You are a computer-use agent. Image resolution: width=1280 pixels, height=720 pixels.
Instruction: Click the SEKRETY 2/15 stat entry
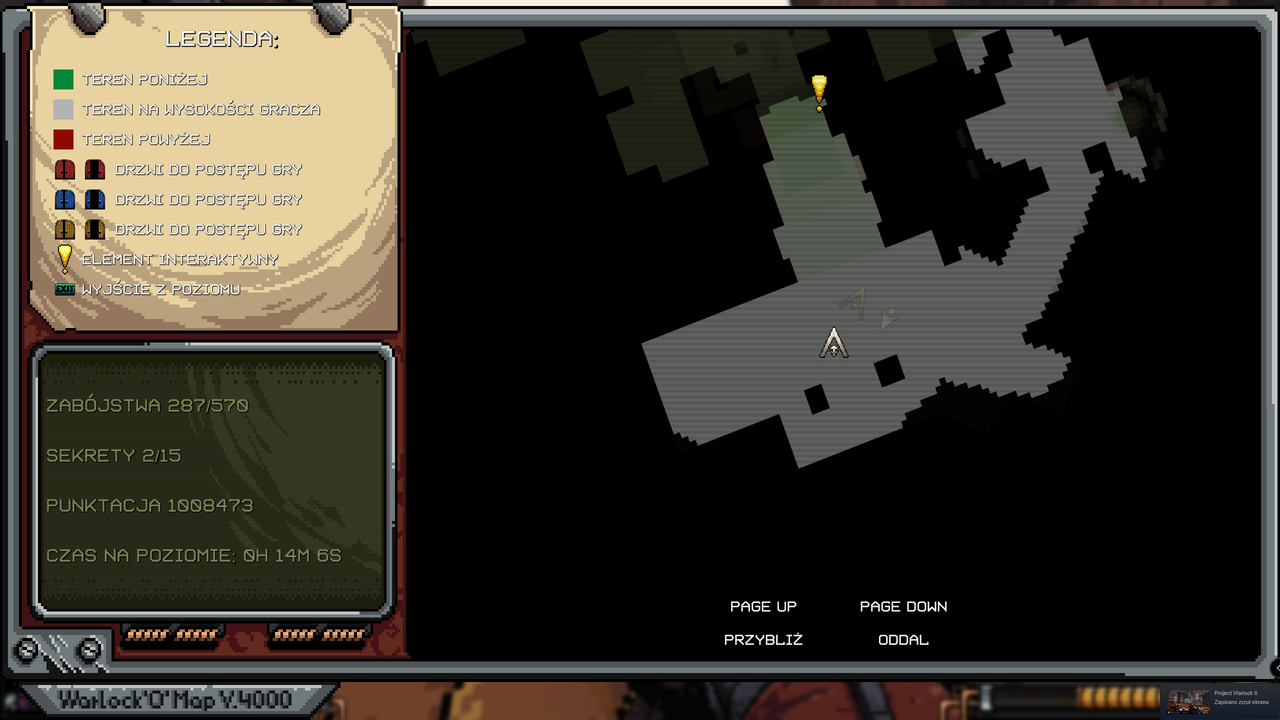[x=112, y=455]
